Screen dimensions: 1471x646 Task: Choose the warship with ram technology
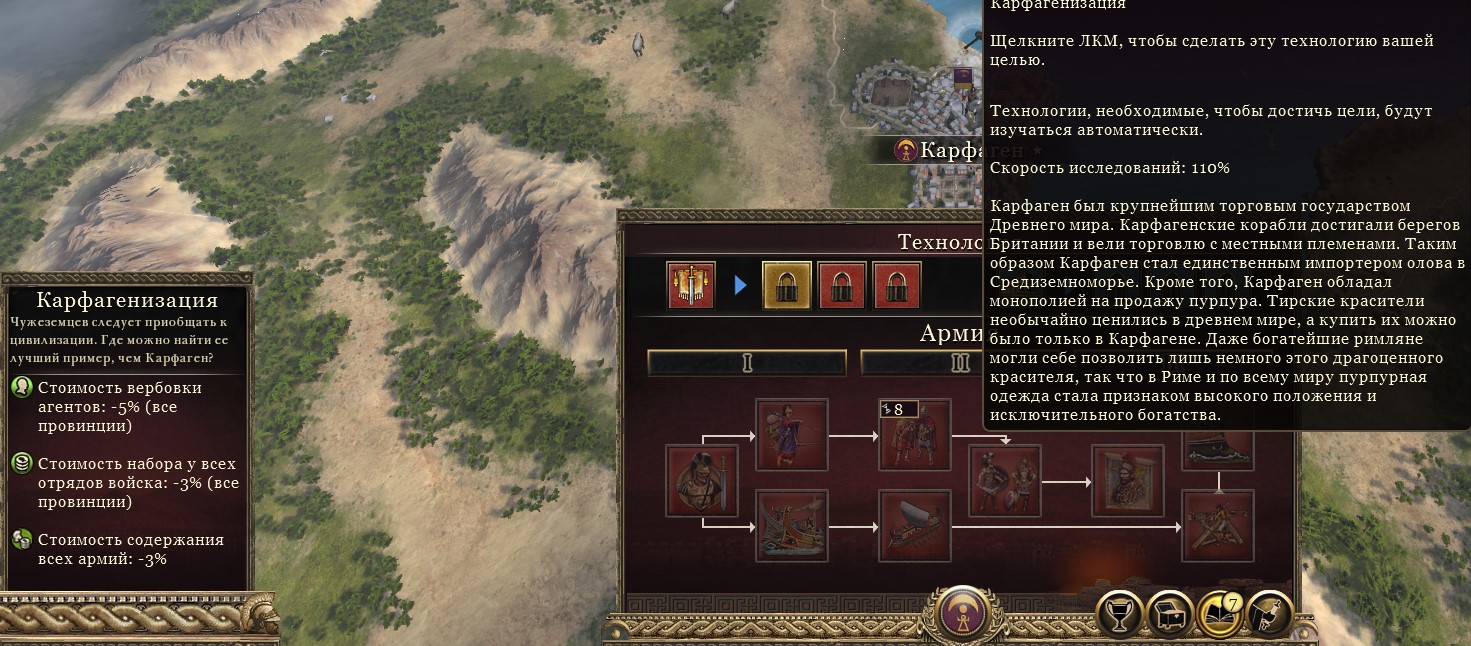pyautogui.click(x=792, y=526)
